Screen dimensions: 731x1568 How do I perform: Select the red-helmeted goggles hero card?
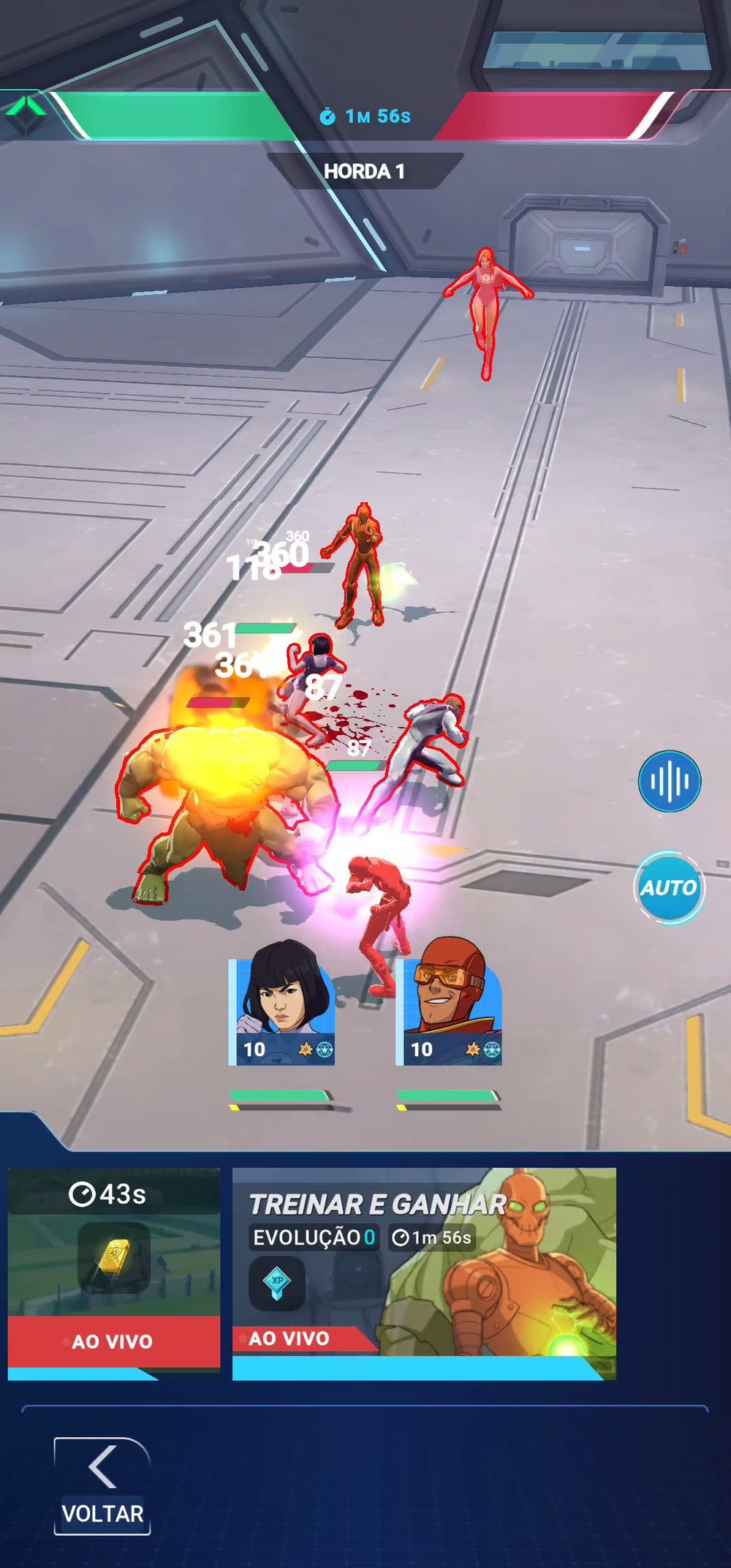pos(449,1003)
